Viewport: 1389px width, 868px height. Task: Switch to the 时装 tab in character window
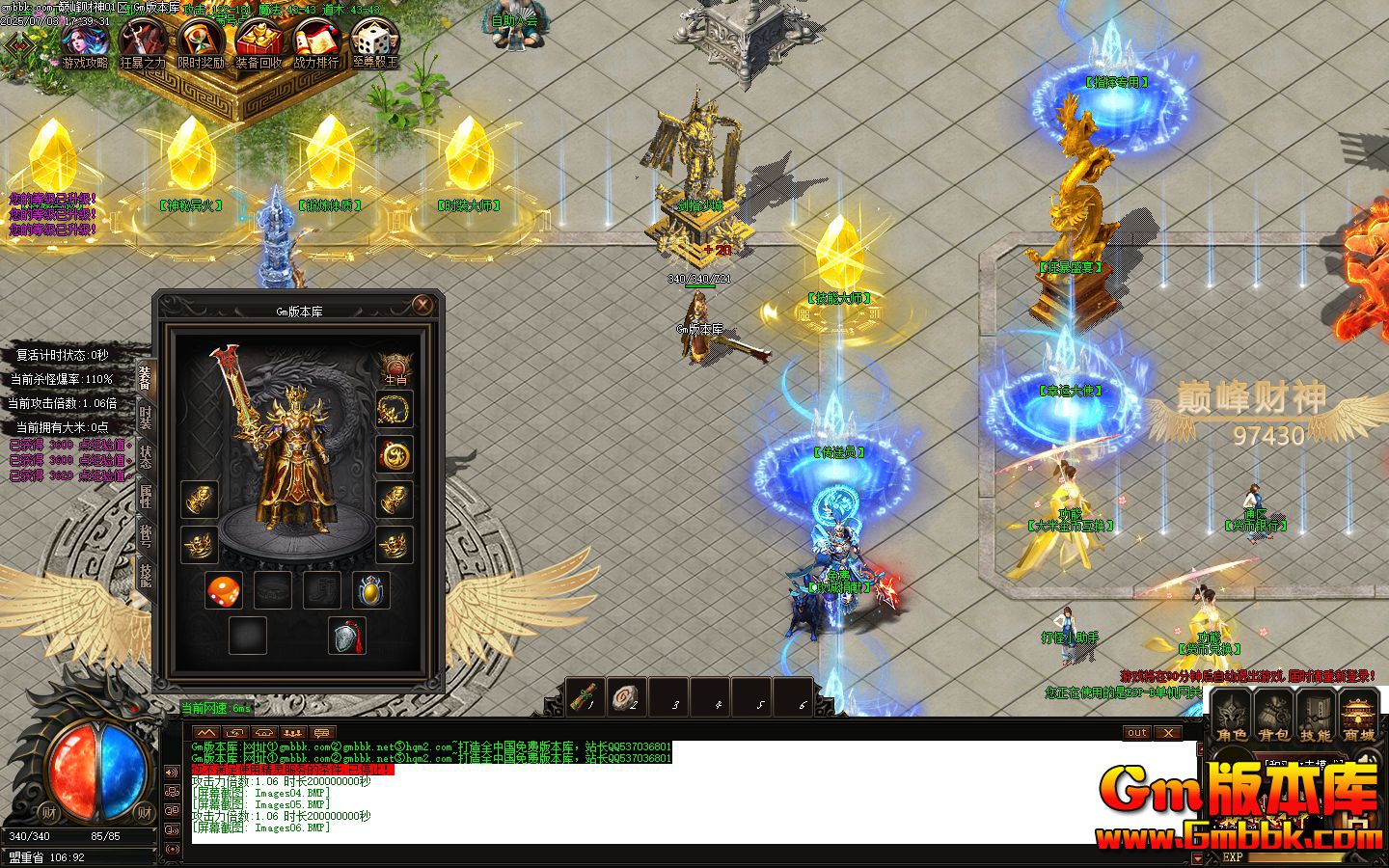145,417
